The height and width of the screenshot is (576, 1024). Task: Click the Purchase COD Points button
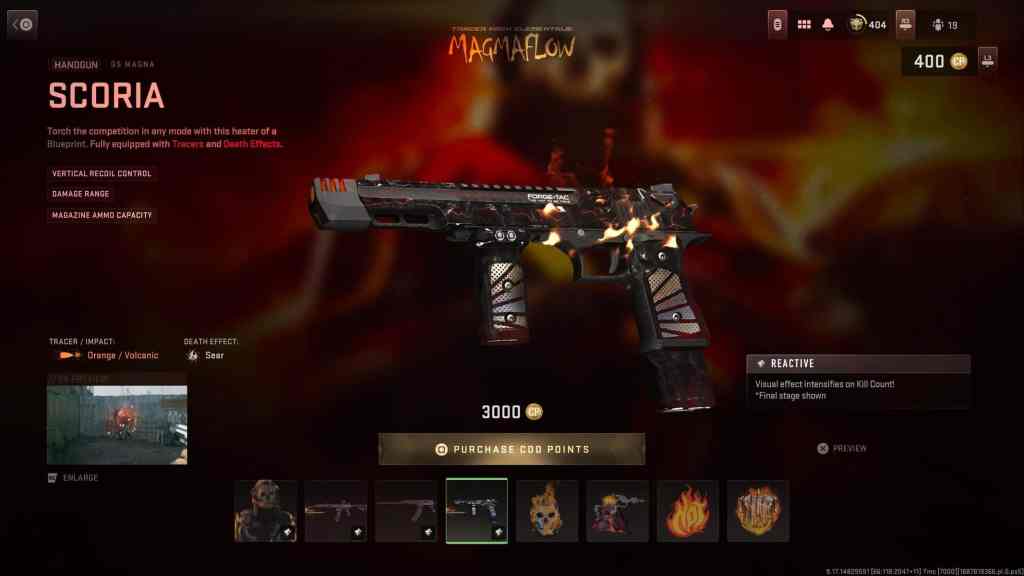[x=511, y=449]
